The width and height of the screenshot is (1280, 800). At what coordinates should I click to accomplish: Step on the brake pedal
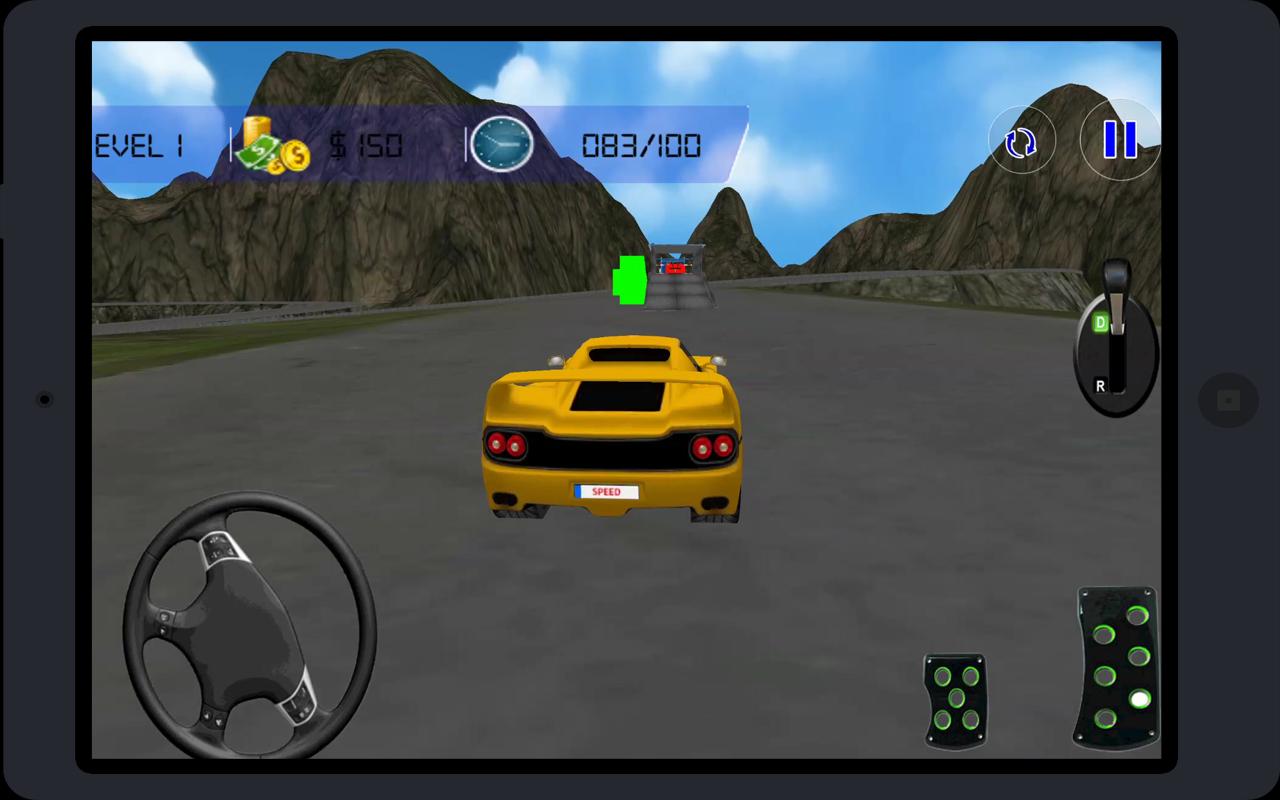coord(955,699)
